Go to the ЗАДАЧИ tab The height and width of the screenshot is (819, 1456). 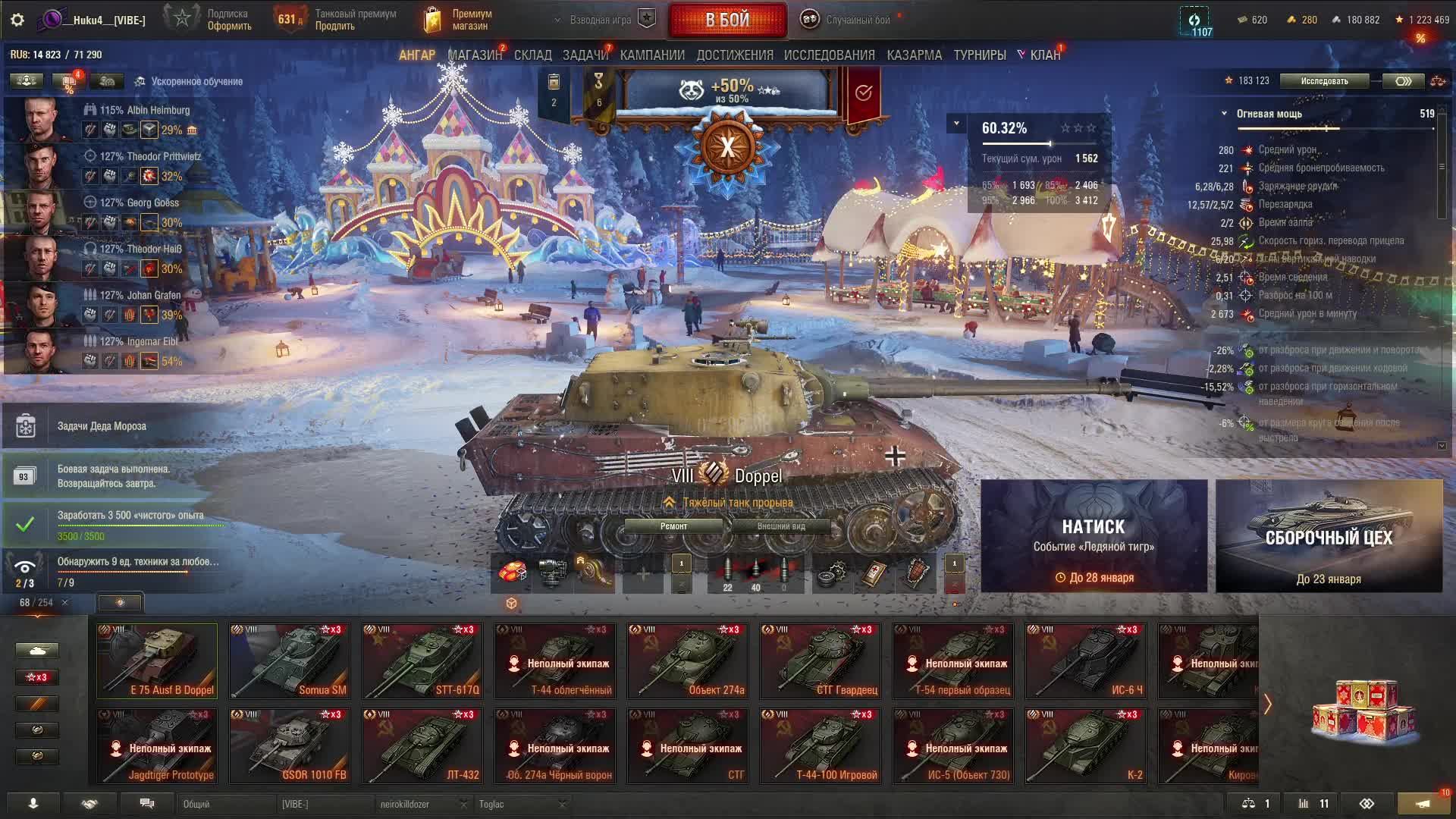(585, 55)
